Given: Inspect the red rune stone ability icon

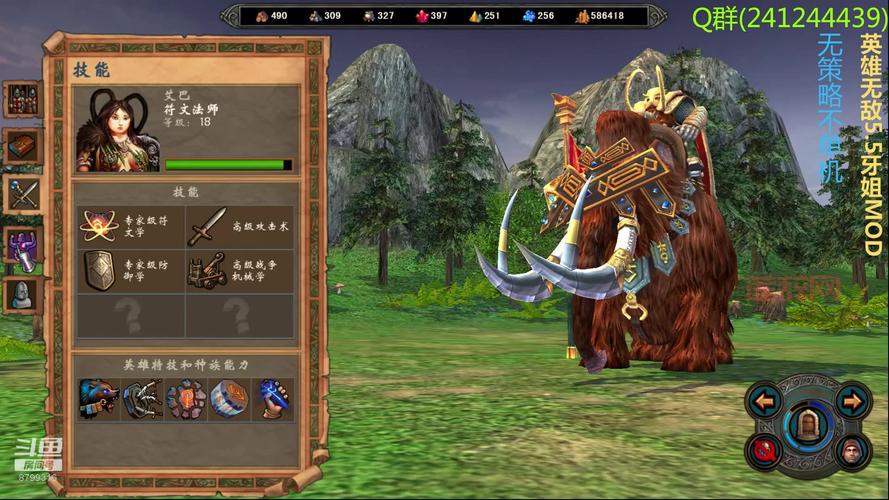Looking at the screenshot, I should pyautogui.click(x=186, y=398).
